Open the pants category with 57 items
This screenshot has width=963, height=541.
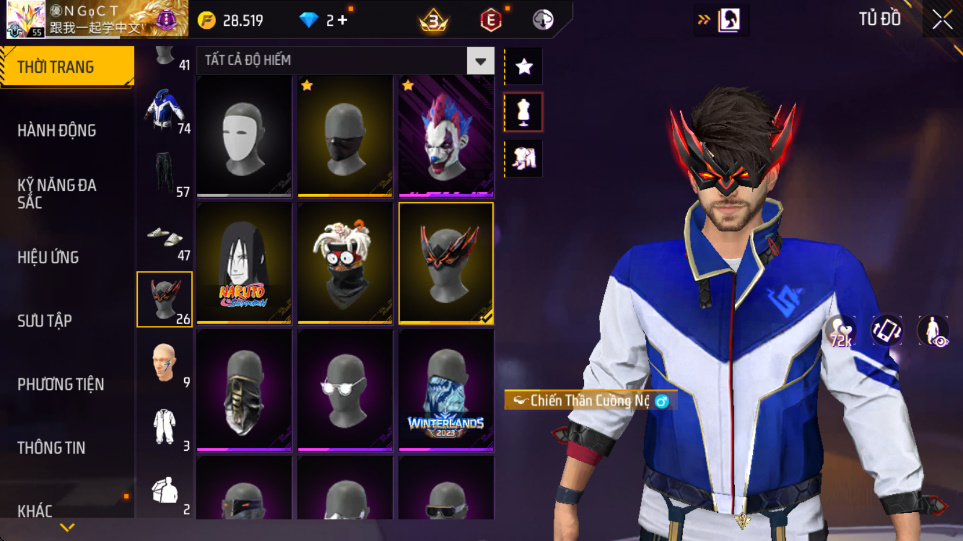click(164, 172)
